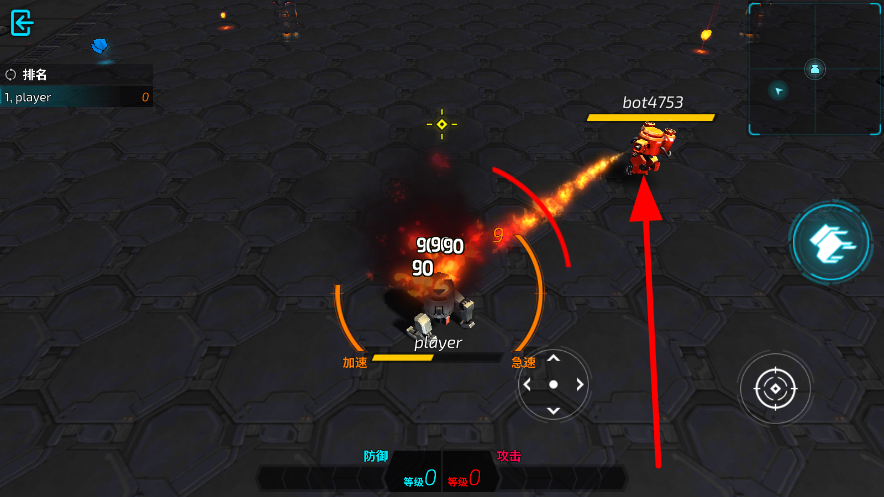The image size is (884, 497).
Task: Tap the directional movement pad
Action: pos(553,384)
